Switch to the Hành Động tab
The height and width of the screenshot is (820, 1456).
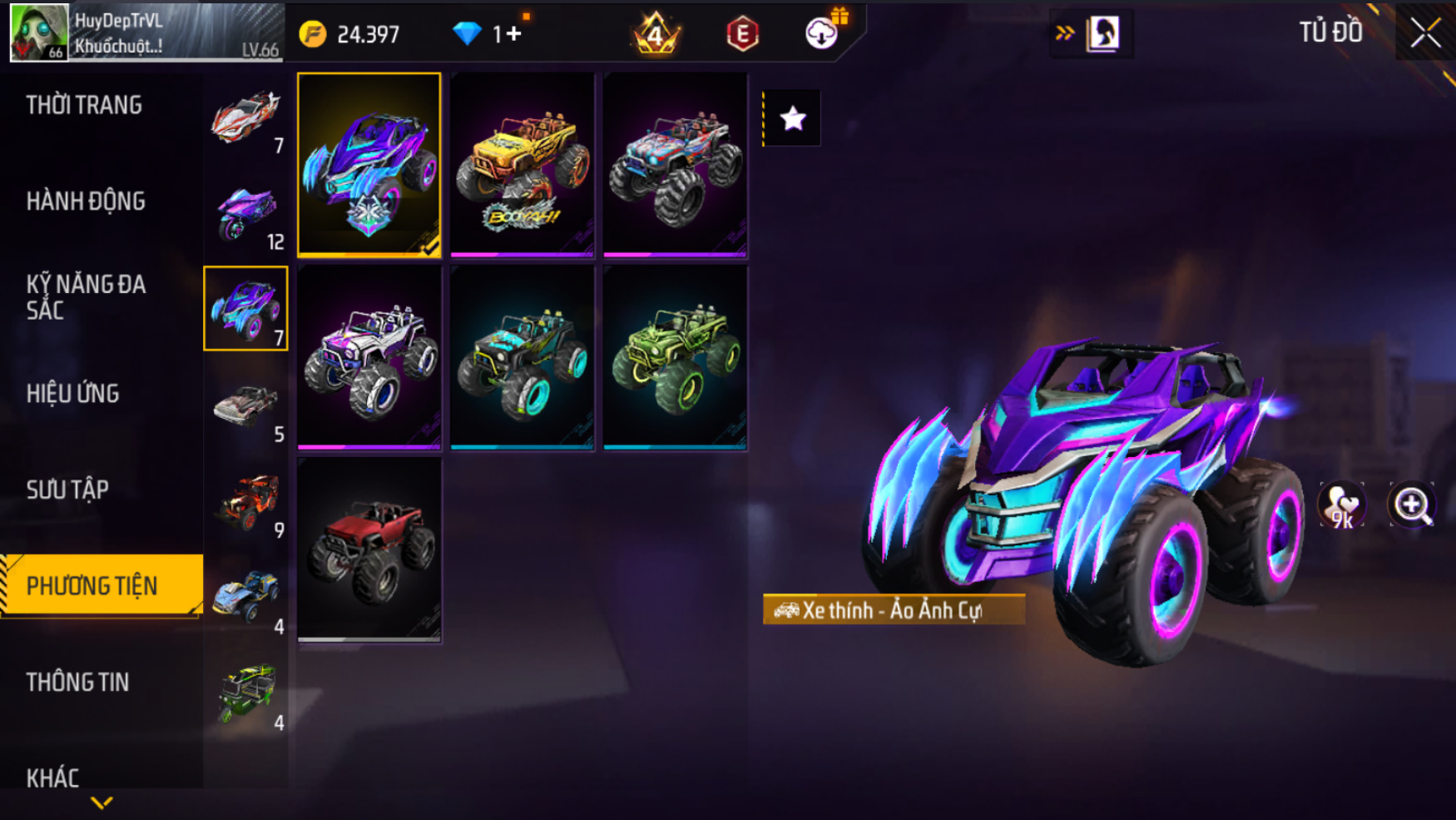(86, 201)
